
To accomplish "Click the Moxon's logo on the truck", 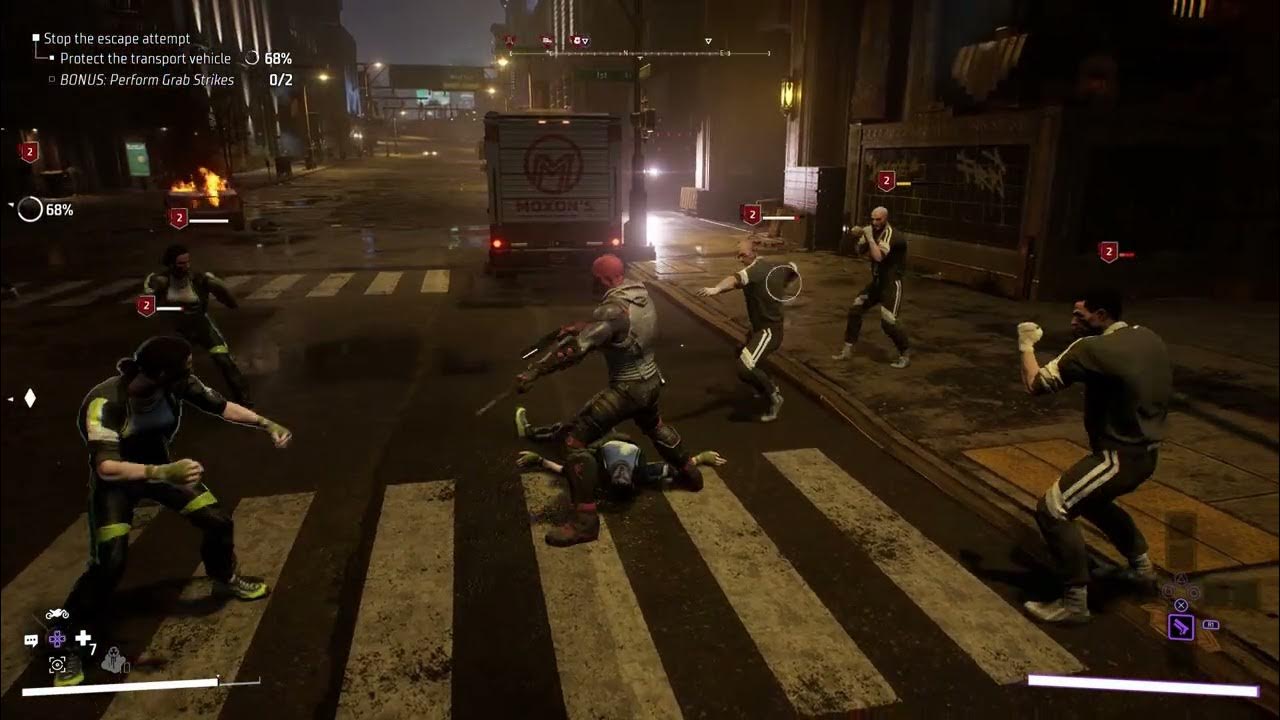I will [x=553, y=163].
